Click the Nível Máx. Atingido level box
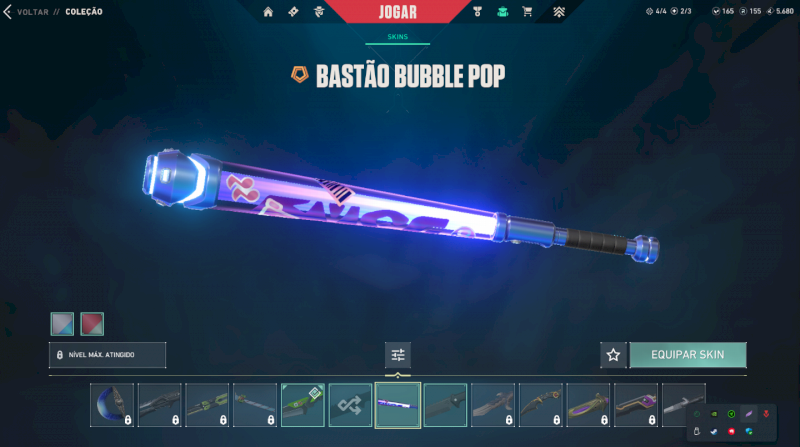Screen dimensions: 800x447 click(107, 355)
